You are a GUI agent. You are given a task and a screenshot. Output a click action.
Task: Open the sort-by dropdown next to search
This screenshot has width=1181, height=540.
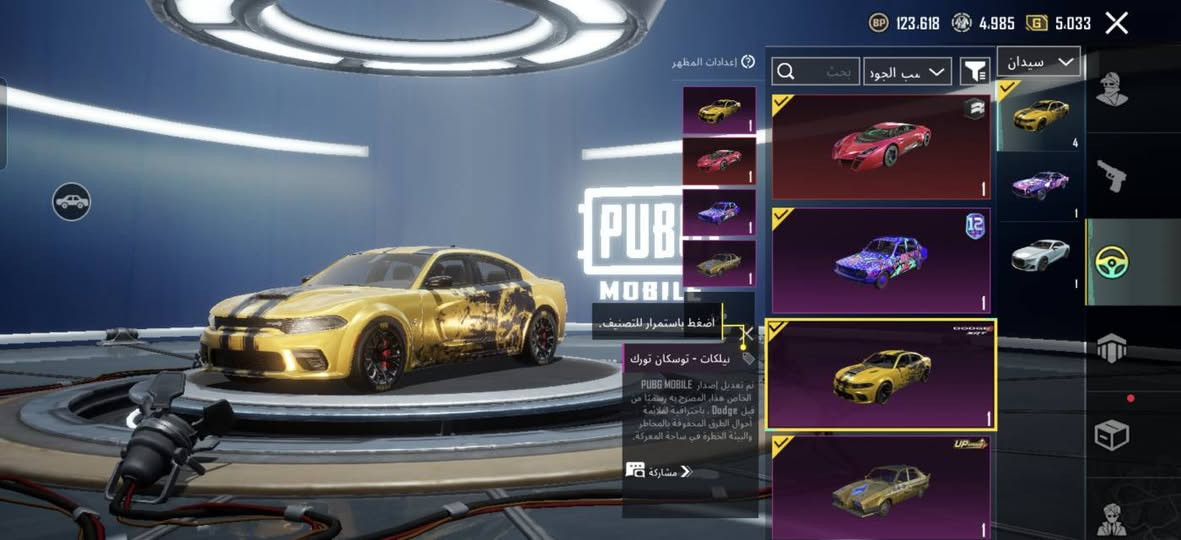point(907,71)
